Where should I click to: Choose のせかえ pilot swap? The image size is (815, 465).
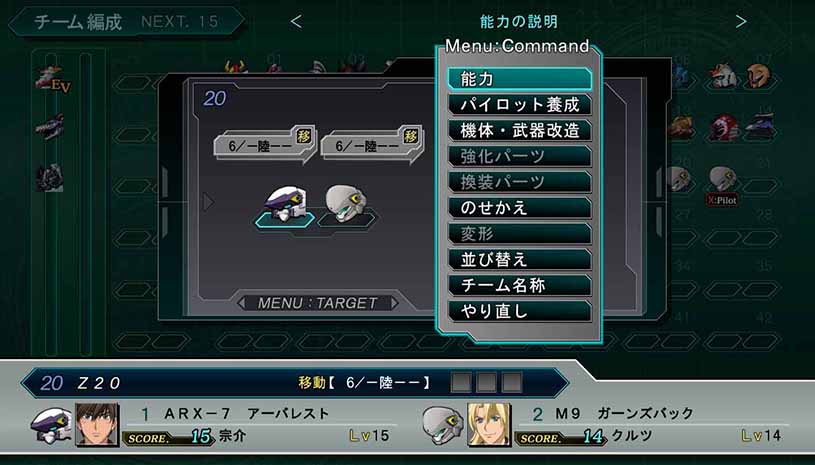tap(519, 208)
